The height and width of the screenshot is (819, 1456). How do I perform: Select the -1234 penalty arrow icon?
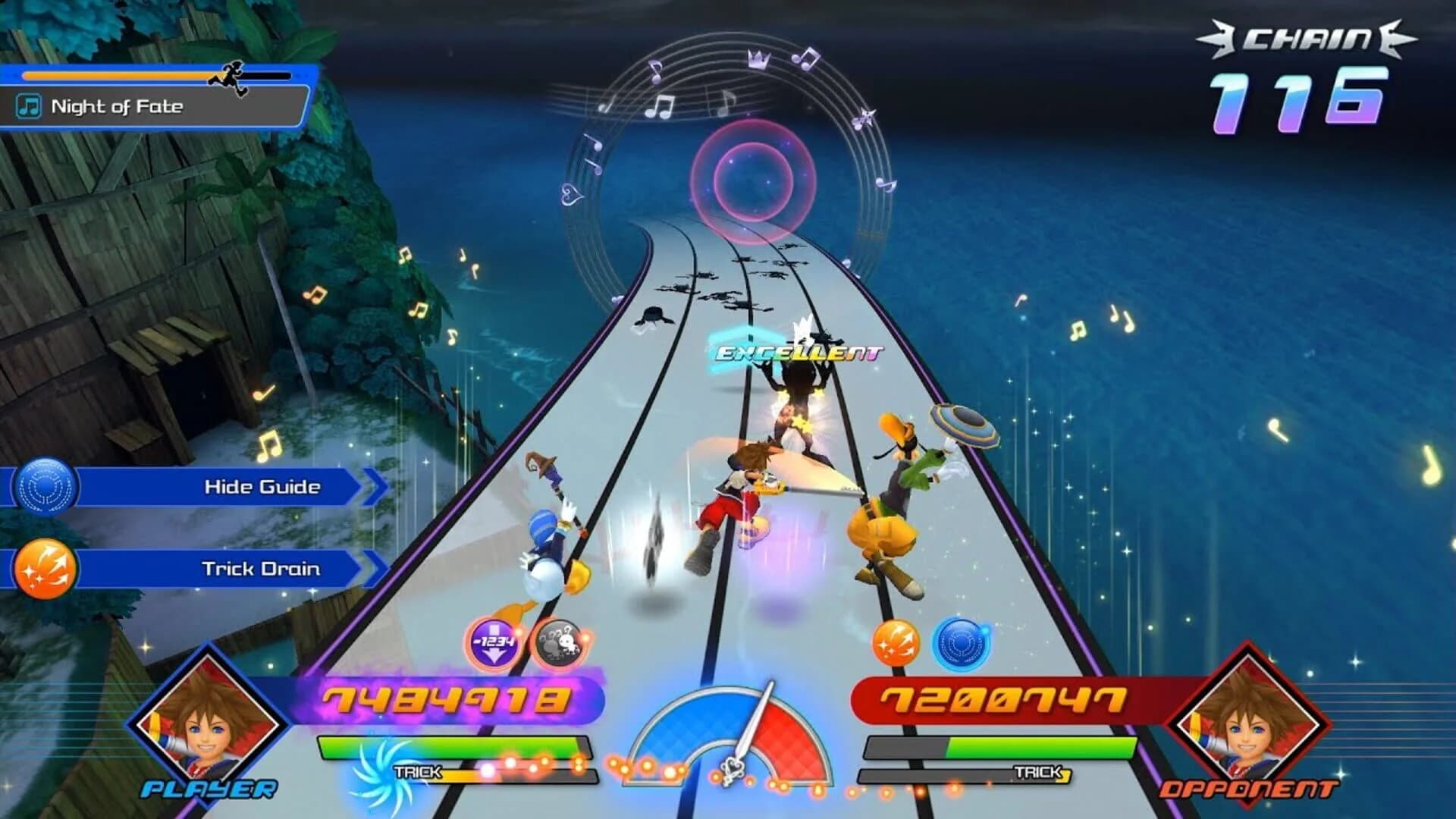494,641
